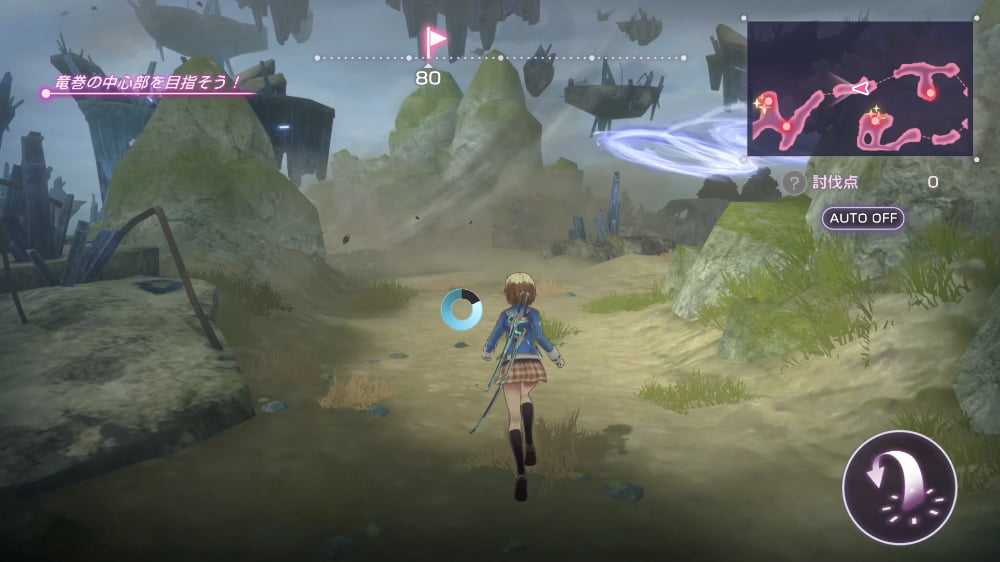The height and width of the screenshot is (562, 1000).
Task: Click the question mark help icon
Action: point(794,183)
